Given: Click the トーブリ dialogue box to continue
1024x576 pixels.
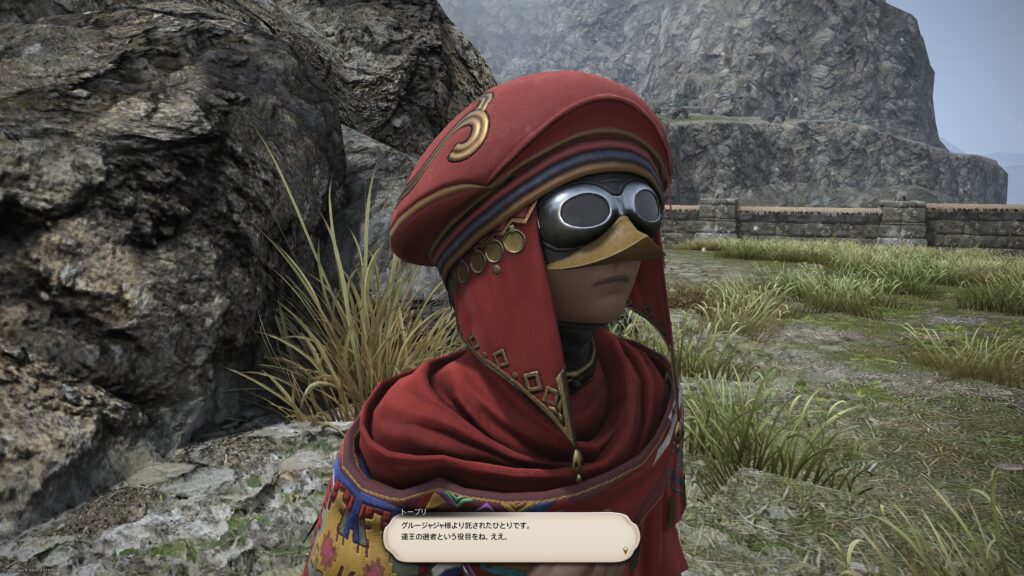Looking at the screenshot, I should tap(510, 536).
